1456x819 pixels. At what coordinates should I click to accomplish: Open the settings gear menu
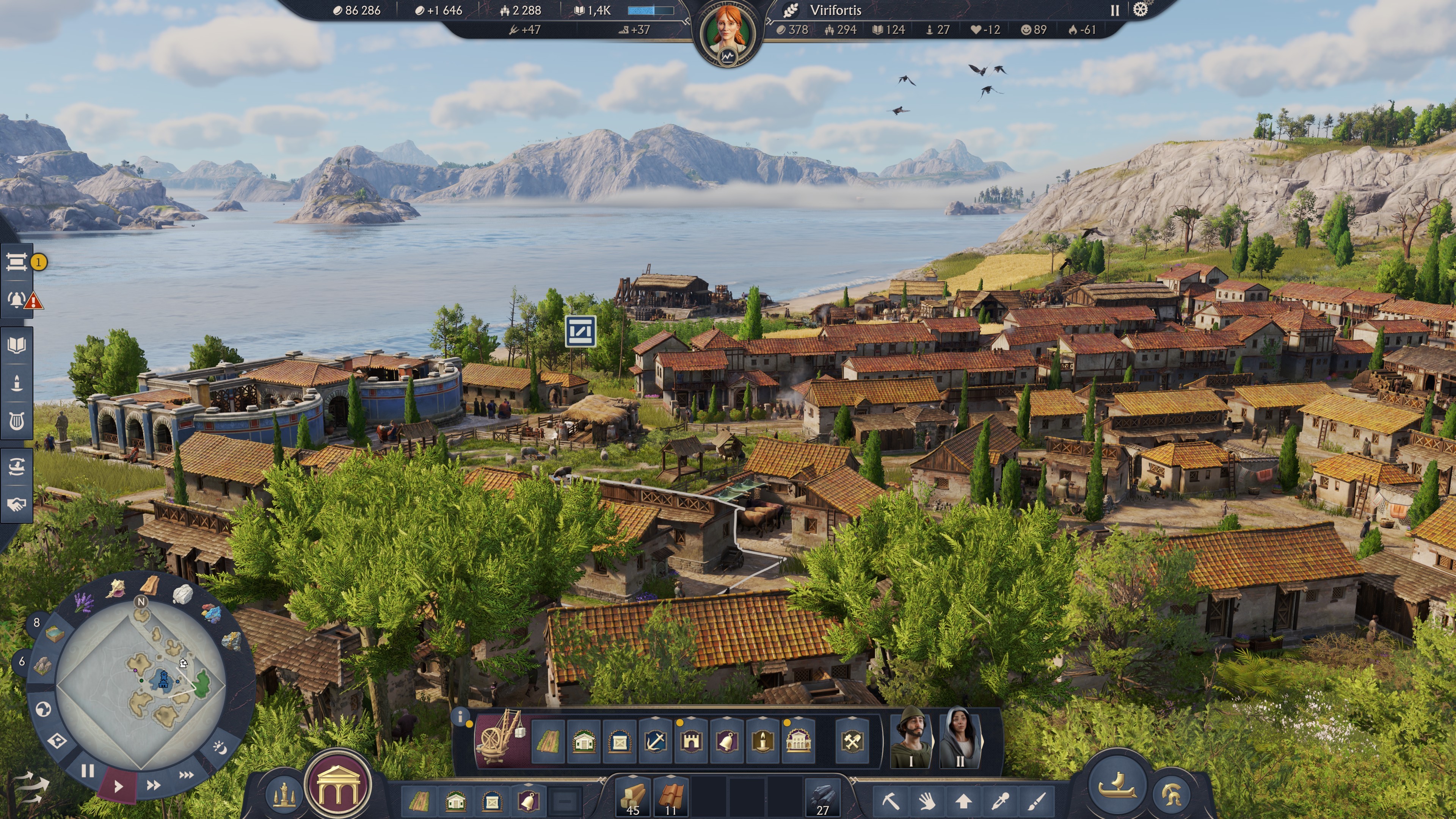click(1140, 10)
